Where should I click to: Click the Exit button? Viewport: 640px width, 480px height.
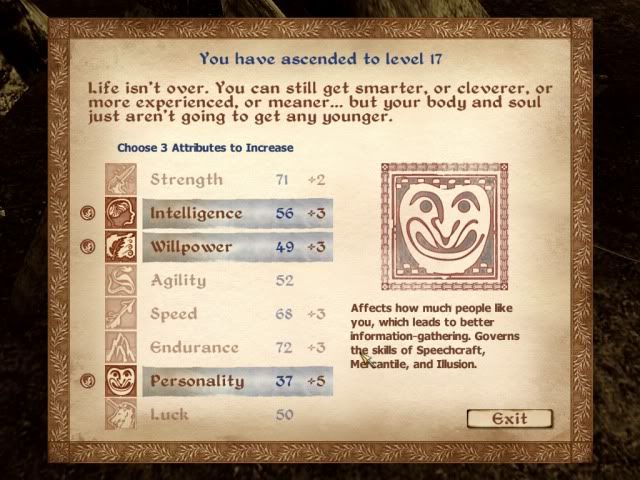[x=510, y=419]
